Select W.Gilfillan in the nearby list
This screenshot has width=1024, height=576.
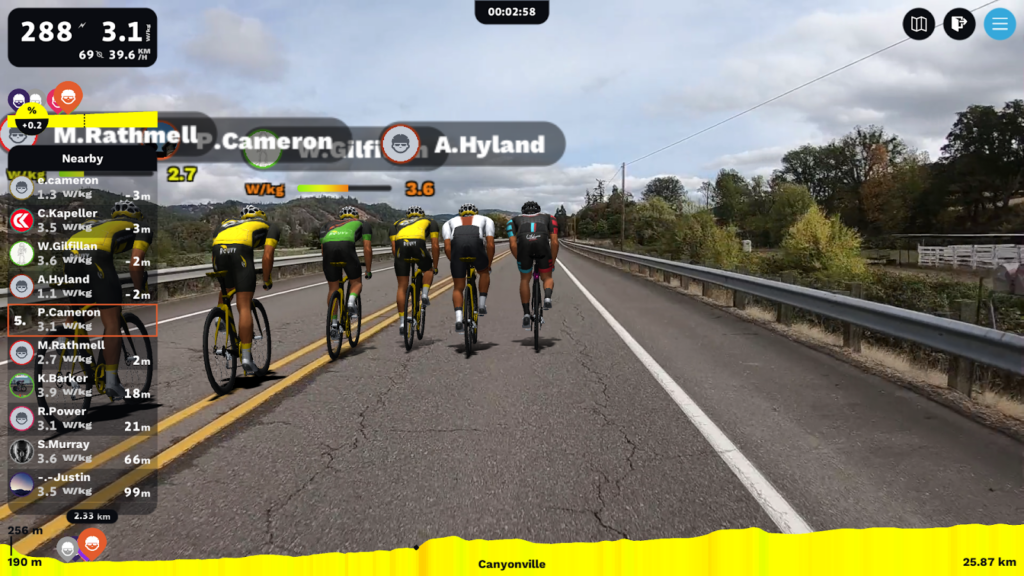coord(82,253)
